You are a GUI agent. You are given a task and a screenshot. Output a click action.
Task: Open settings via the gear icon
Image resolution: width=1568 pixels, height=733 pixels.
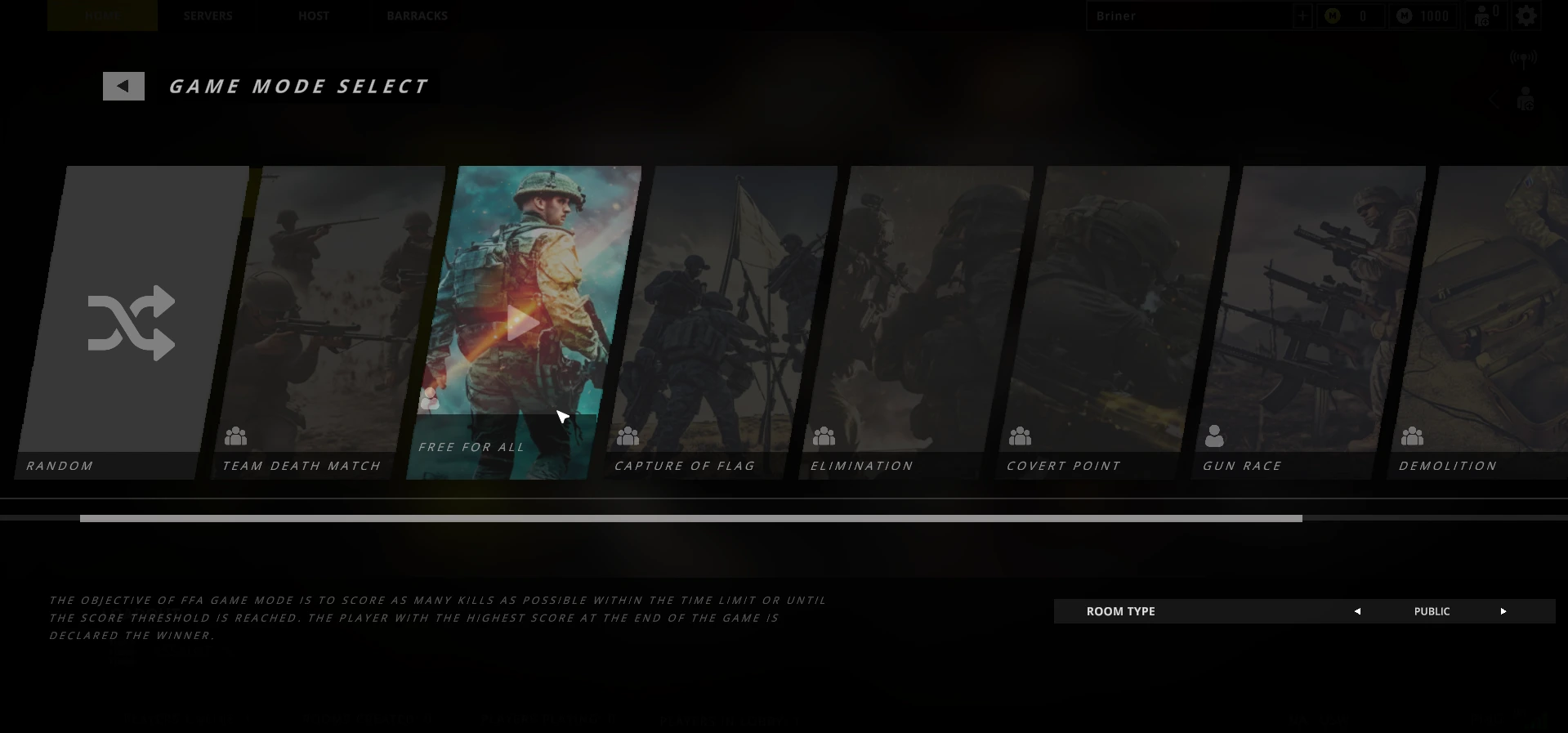tap(1526, 16)
